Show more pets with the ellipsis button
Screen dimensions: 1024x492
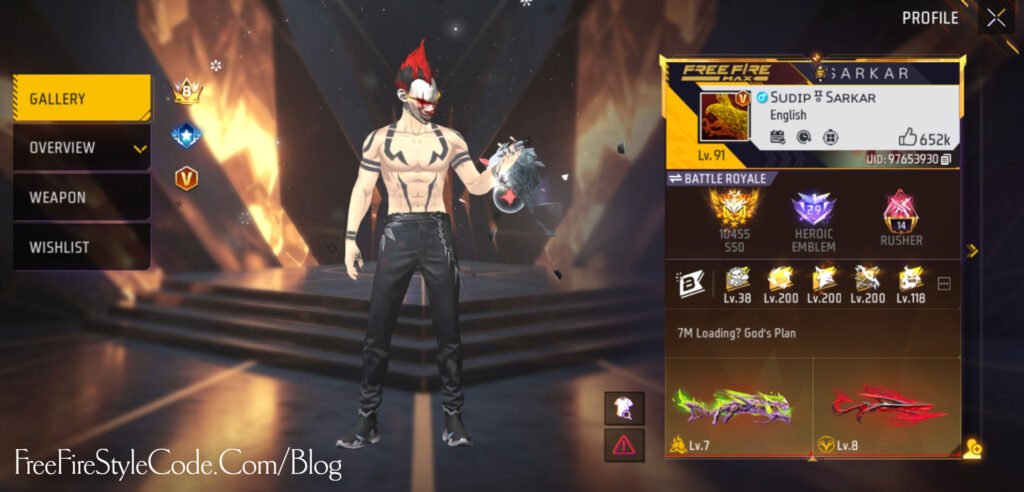pos(944,284)
